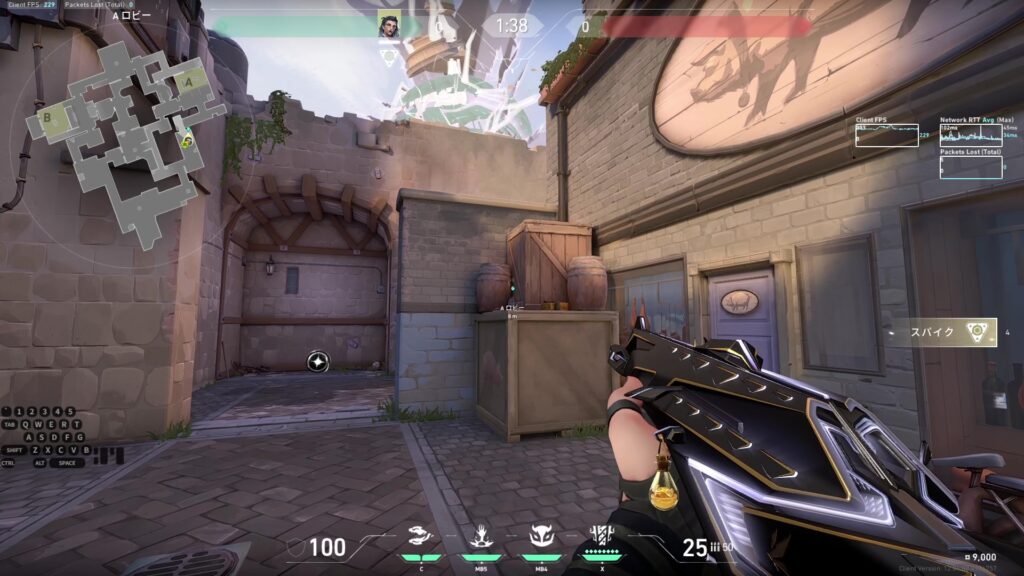The height and width of the screenshot is (576, 1024).
Task: Select the スパイク (Spike) inventory slot
Action: 945,332
